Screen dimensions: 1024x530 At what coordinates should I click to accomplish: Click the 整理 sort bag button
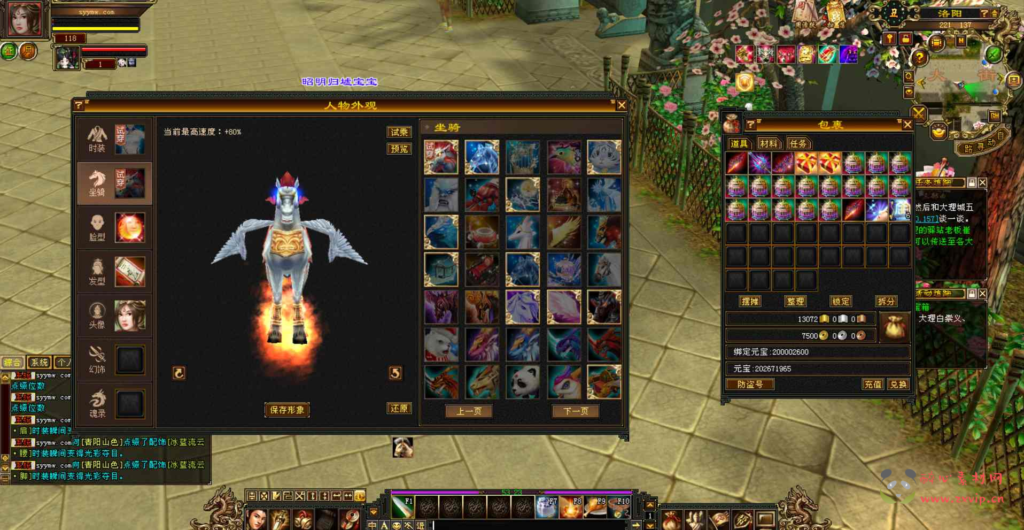(x=796, y=301)
